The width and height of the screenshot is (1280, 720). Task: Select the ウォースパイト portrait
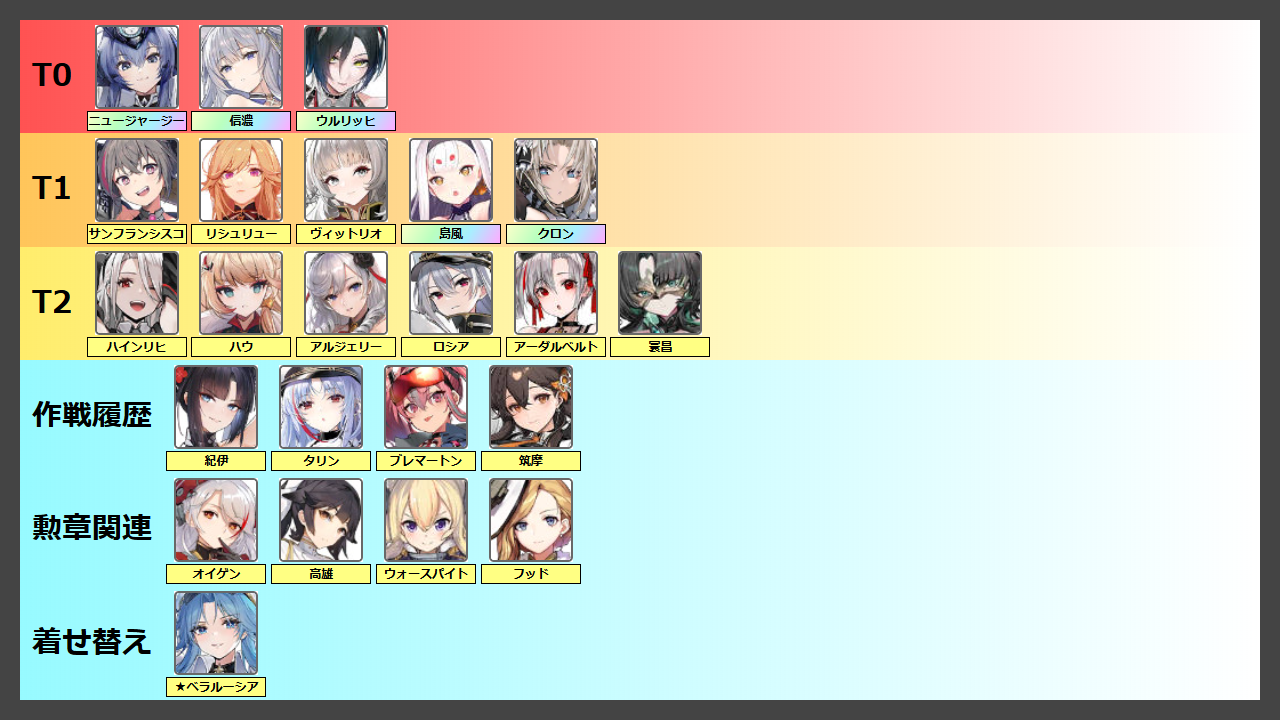pos(426,520)
